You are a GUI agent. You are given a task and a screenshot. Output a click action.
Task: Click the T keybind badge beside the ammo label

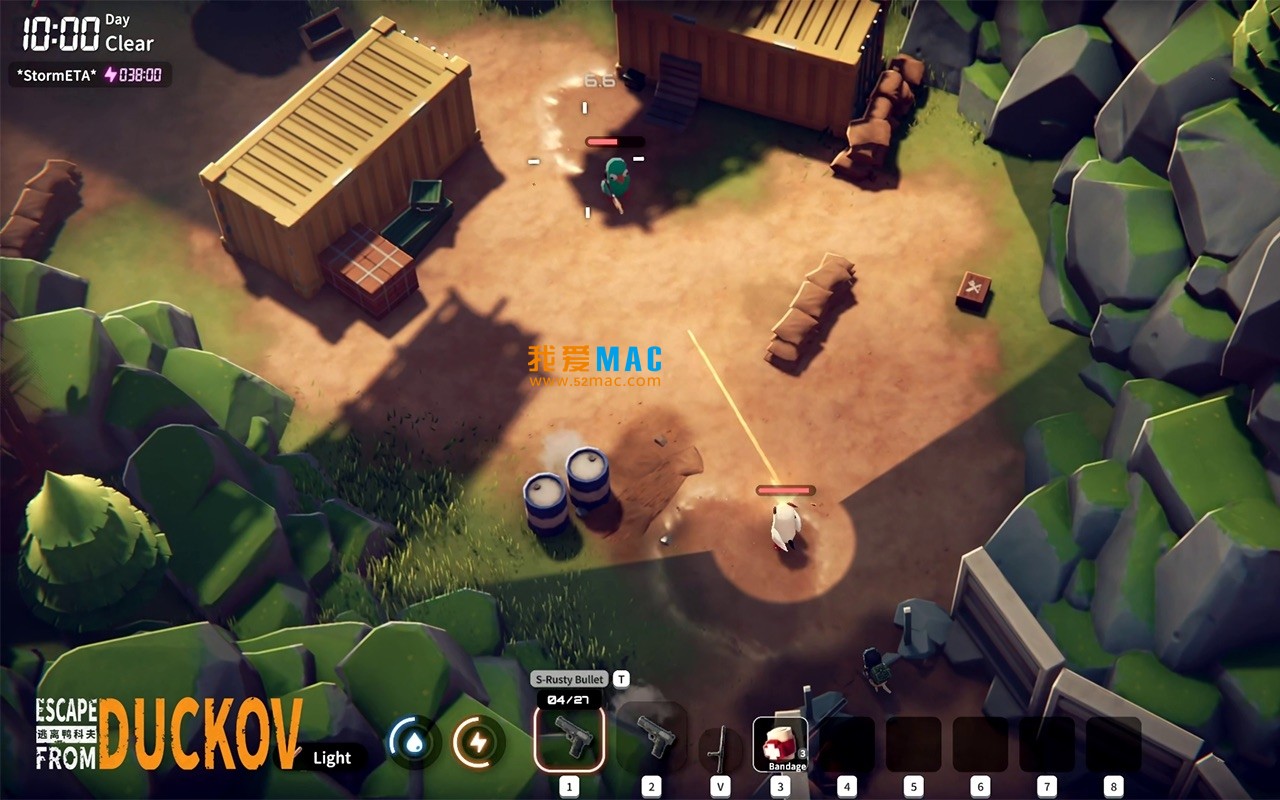(621, 678)
